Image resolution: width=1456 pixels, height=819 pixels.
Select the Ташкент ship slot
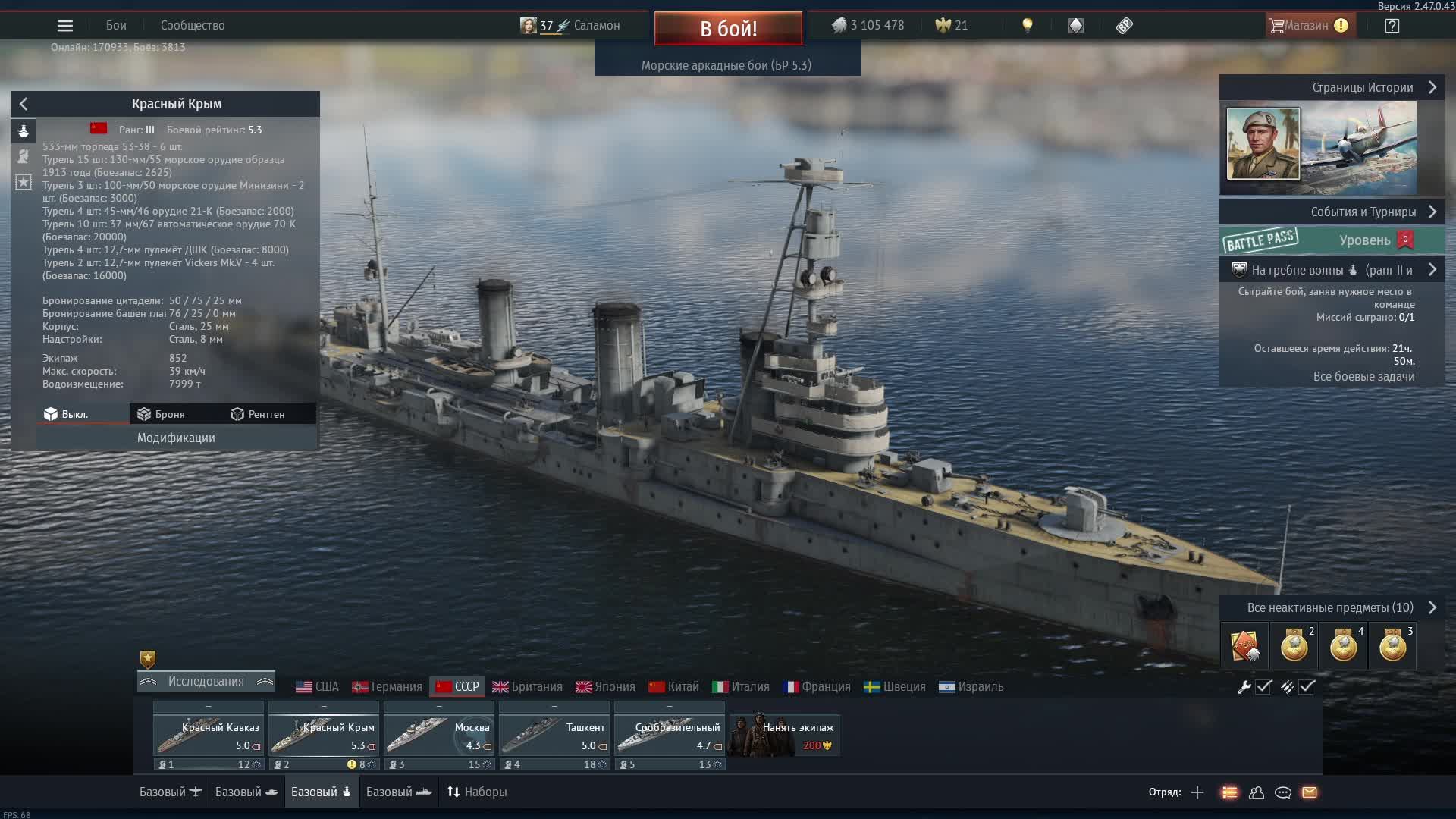pyautogui.click(x=554, y=736)
